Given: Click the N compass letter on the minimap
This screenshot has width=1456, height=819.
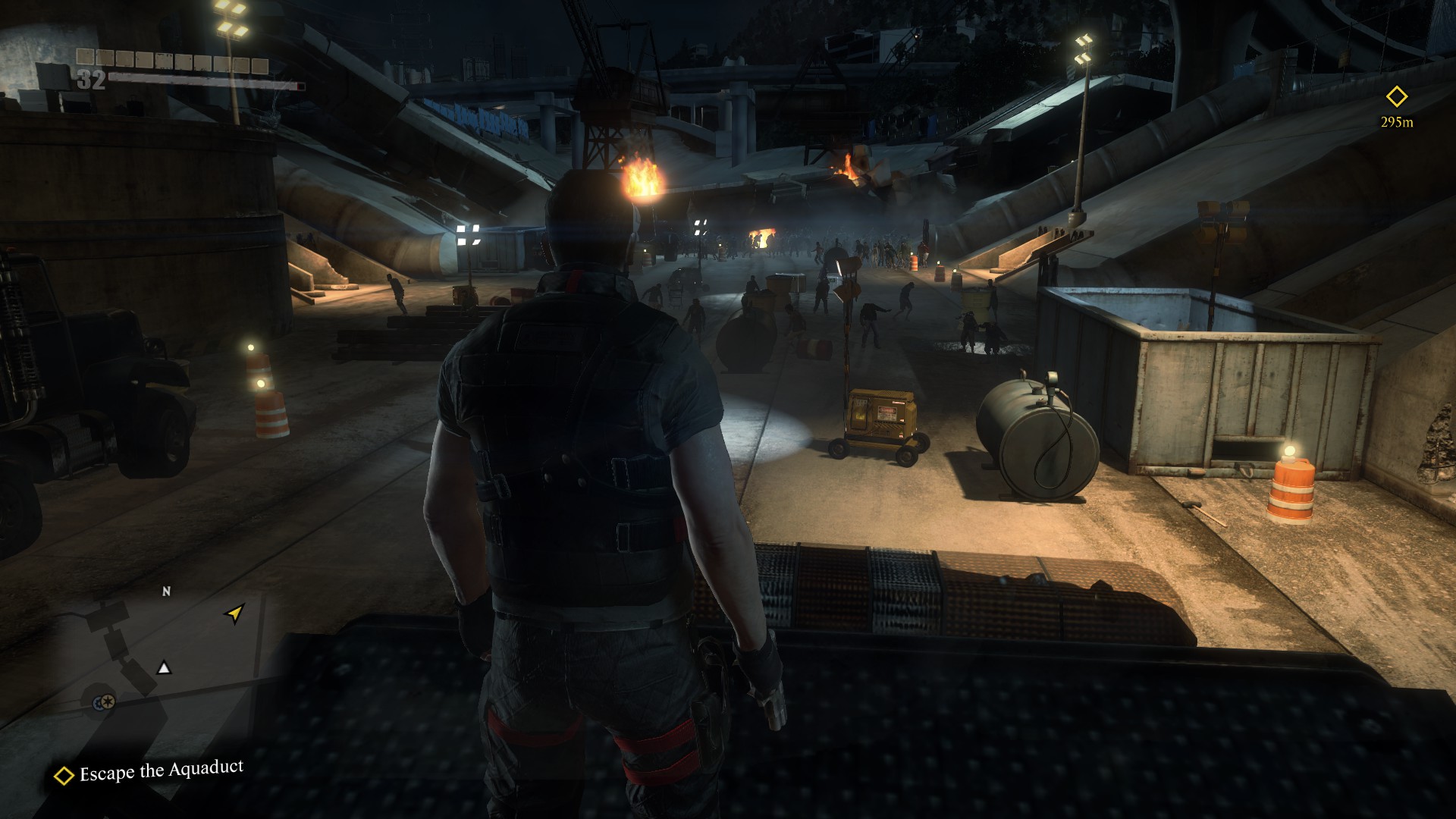Looking at the screenshot, I should tap(167, 591).
